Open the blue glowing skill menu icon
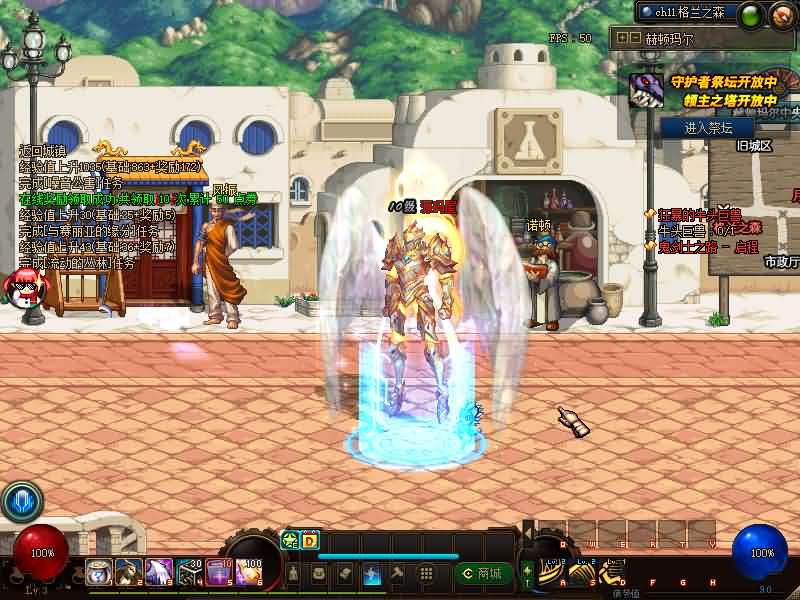 371,574
